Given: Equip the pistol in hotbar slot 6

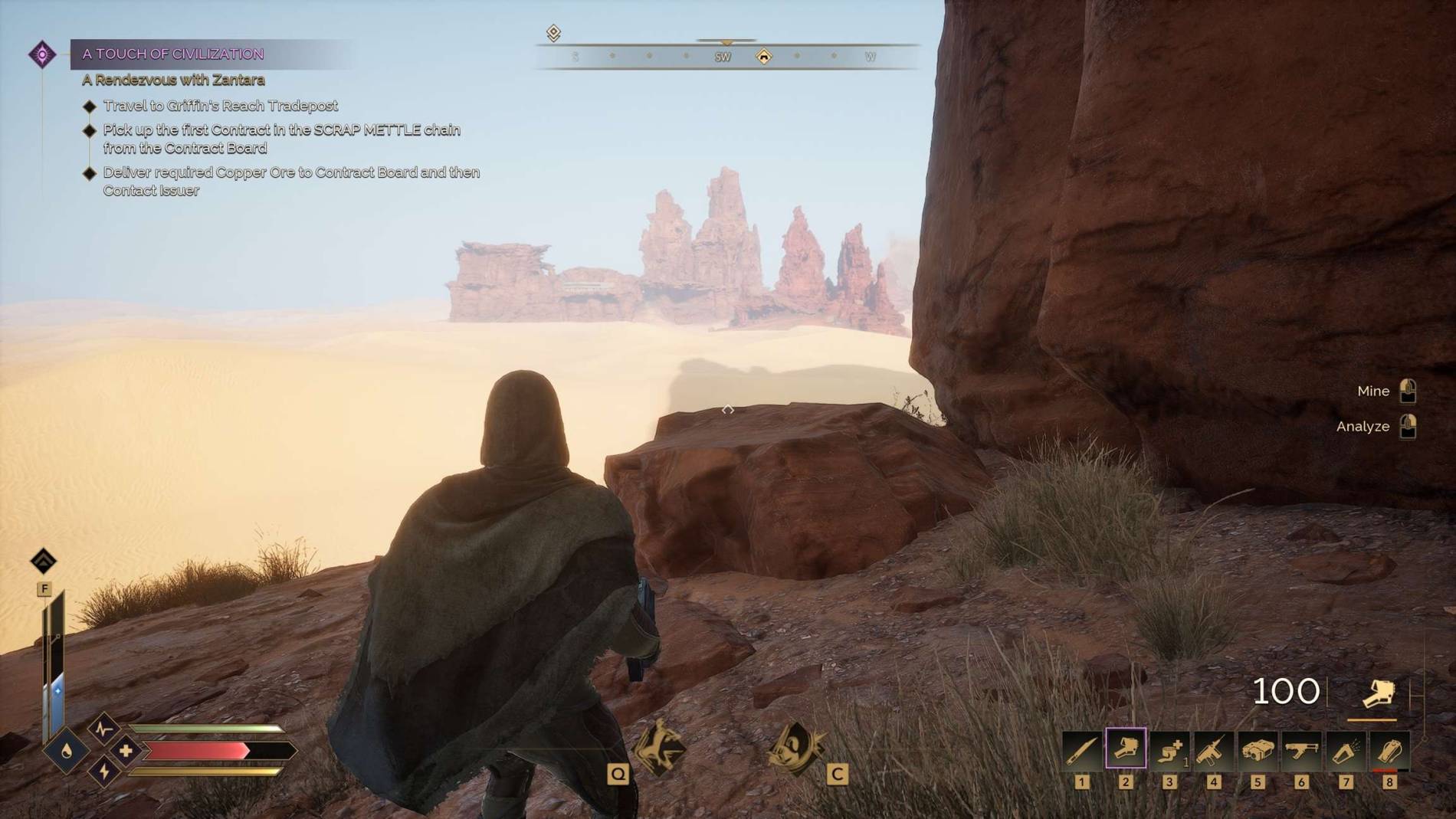Looking at the screenshot, I should tap(1301, 749).
